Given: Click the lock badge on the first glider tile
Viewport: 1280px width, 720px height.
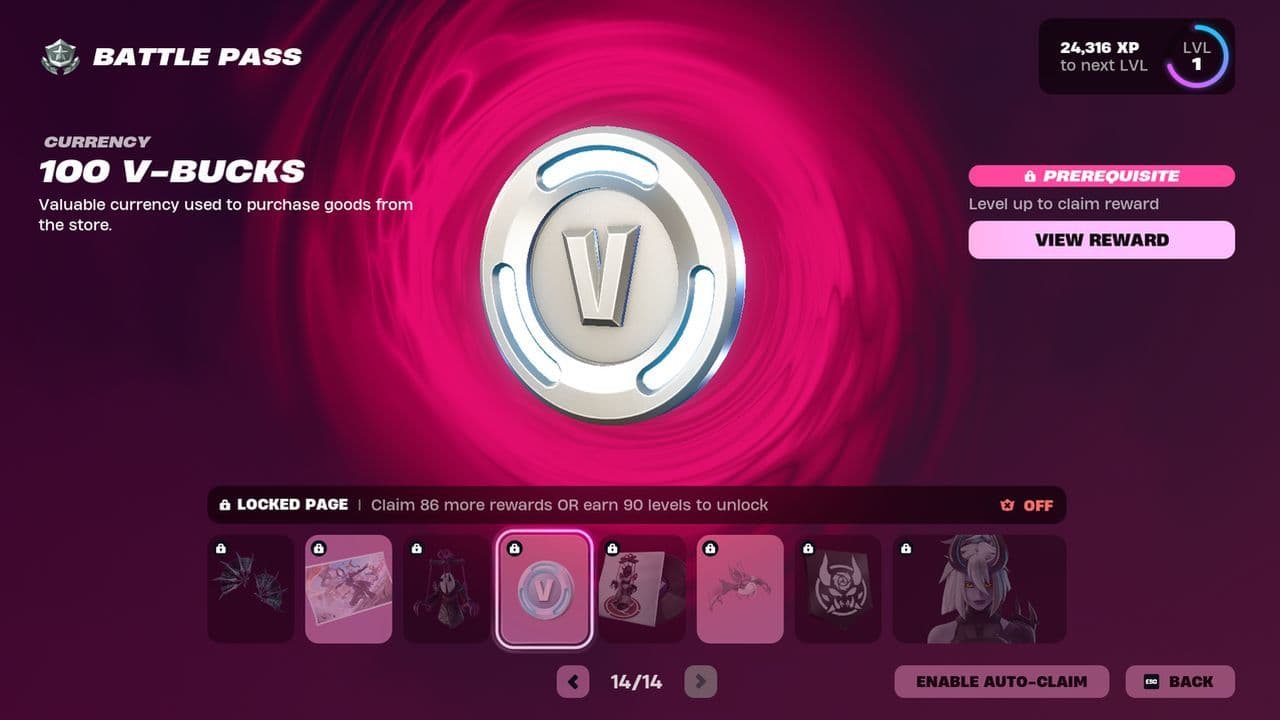Looking at the screenshot, I should [x=222, y=547].
